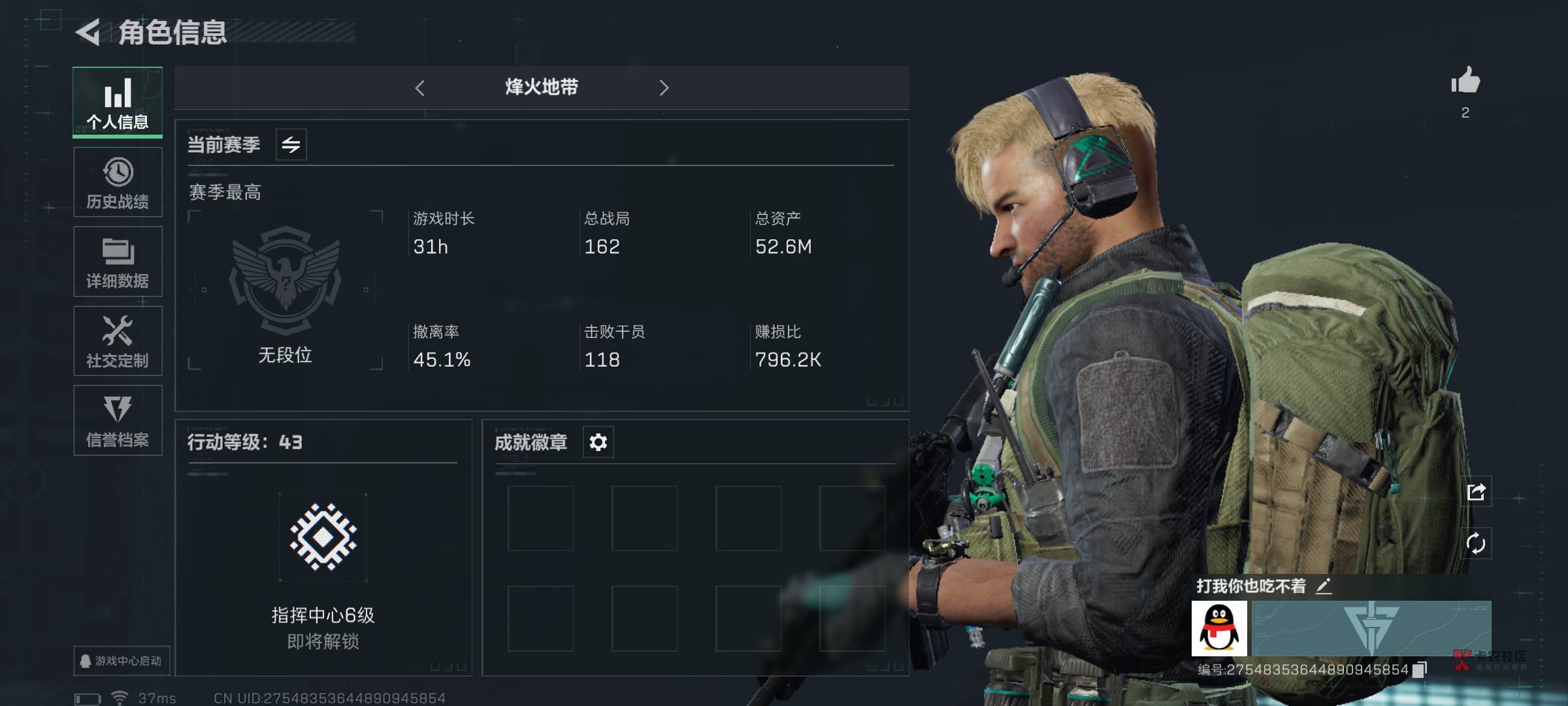The width and height of the screenshot is (1568, 706).
Task: View the 信誉档案 tab
Action: [118, 420]
